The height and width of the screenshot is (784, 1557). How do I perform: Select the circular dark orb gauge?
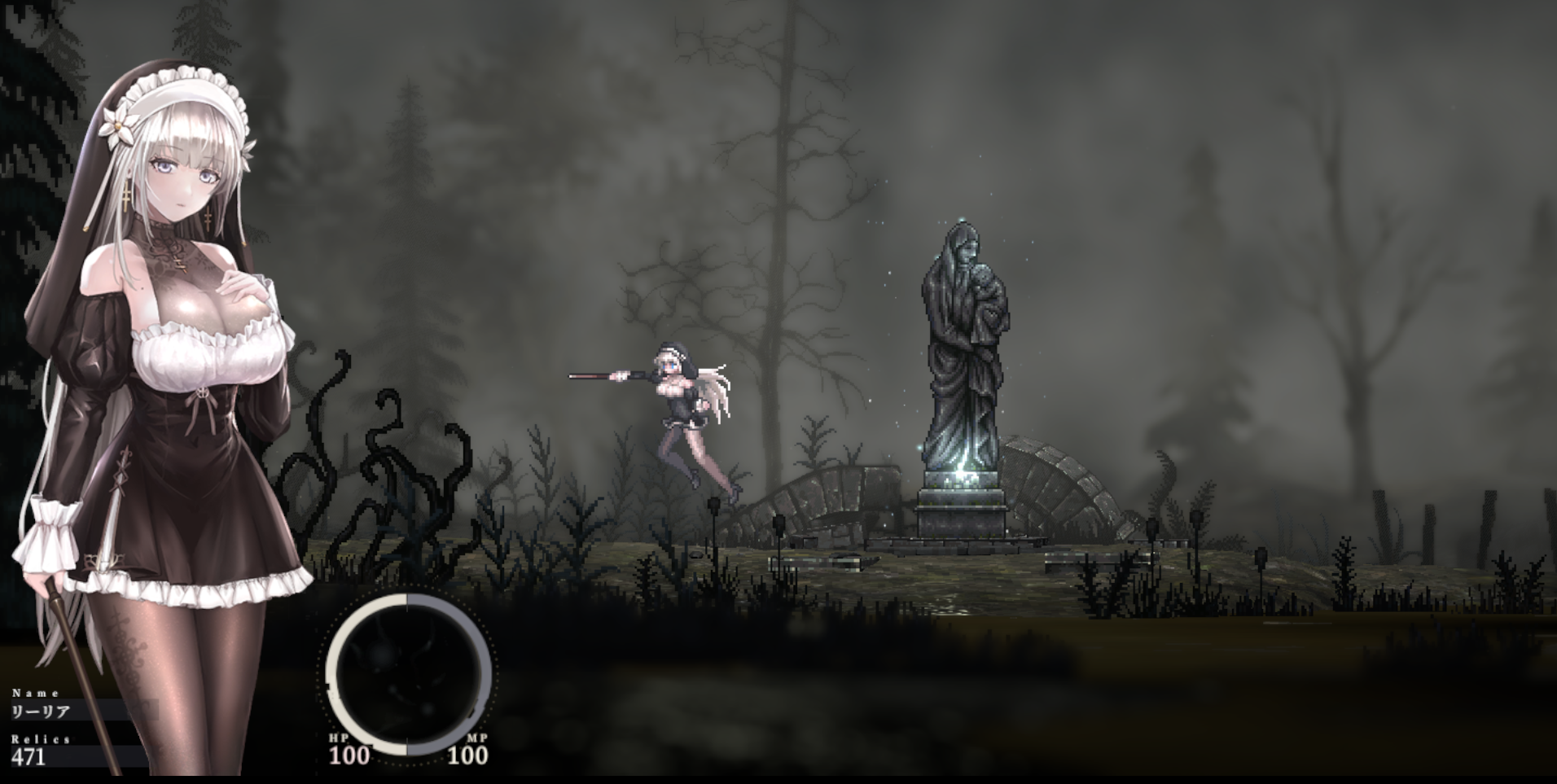(408, 674)
